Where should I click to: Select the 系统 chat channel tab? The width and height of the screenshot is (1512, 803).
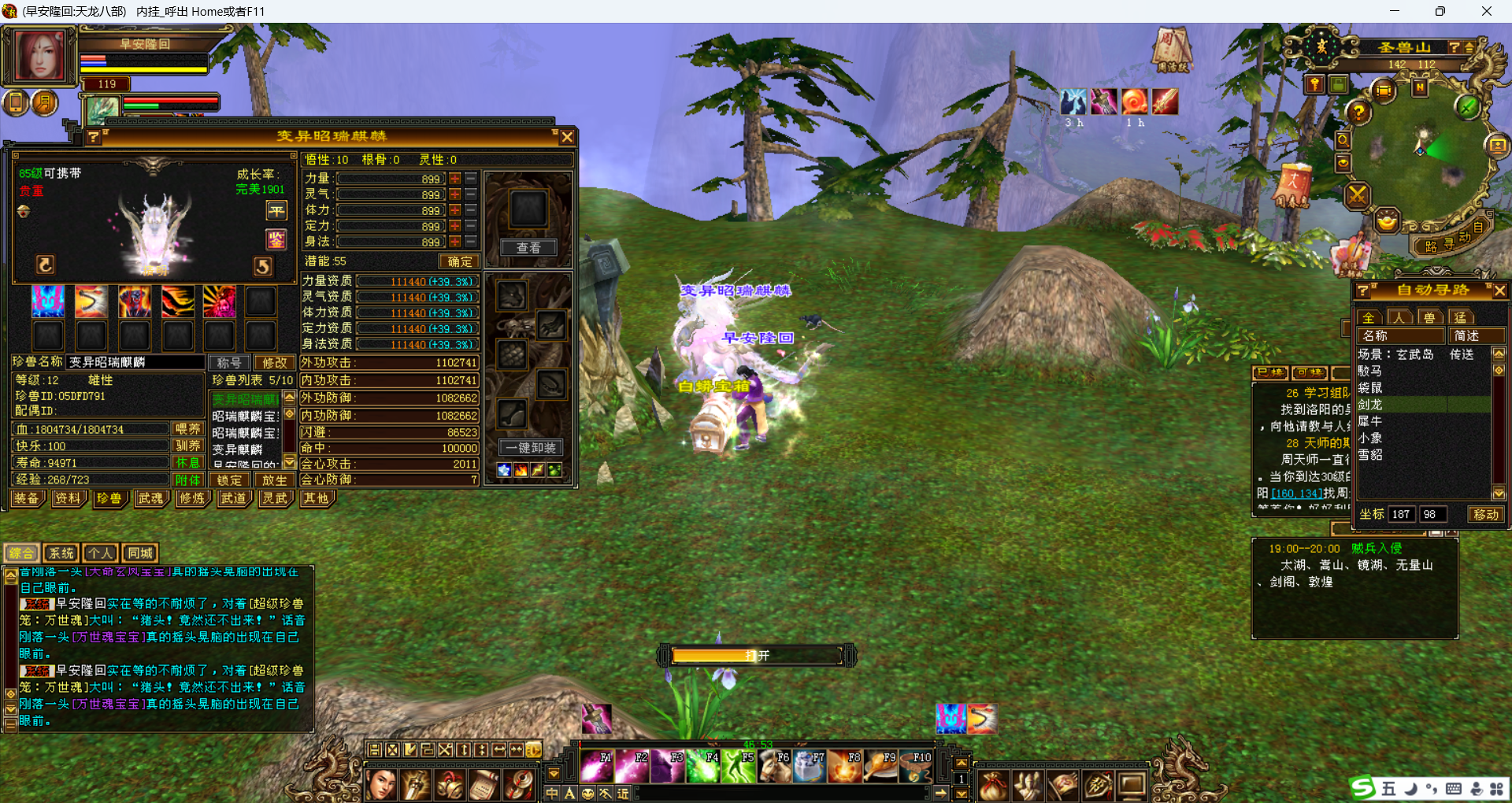61,553
